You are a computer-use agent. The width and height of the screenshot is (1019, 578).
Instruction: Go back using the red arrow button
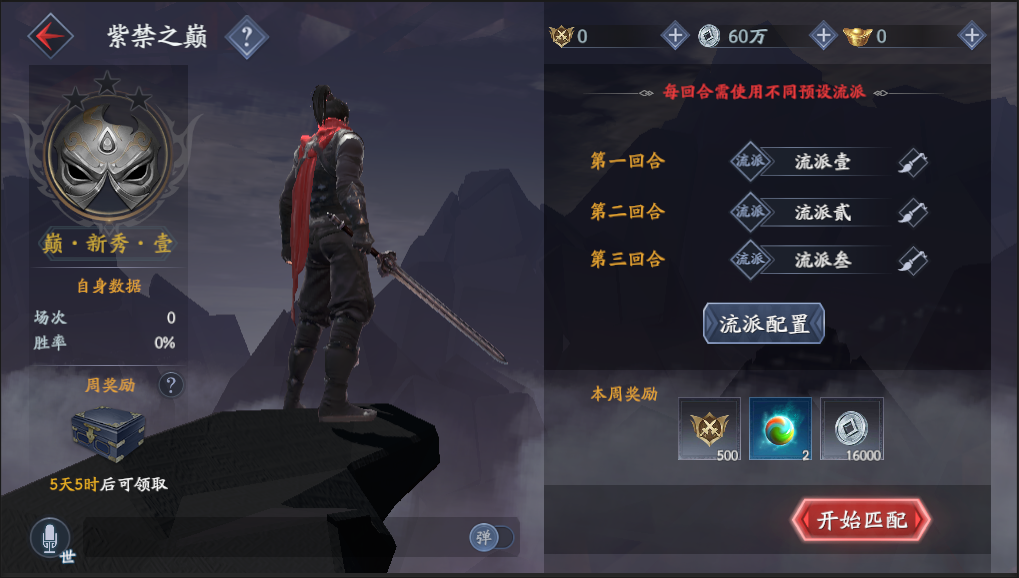50,36
